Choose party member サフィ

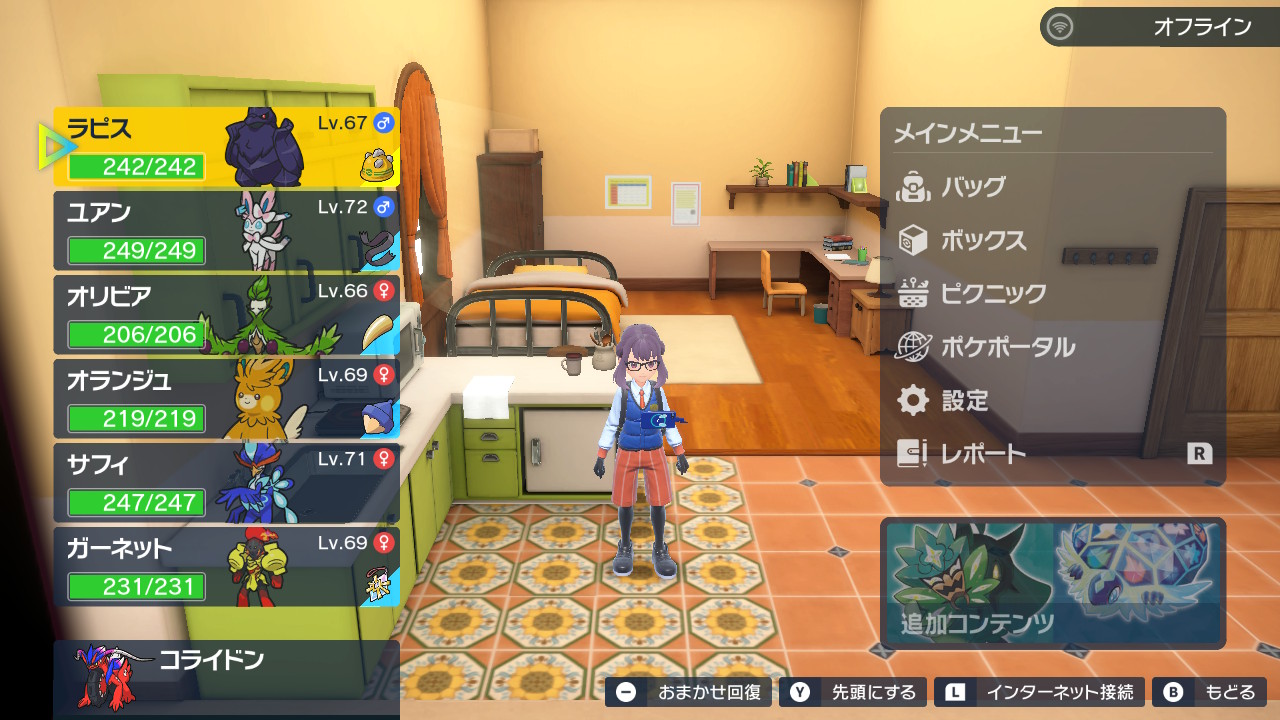point(226,483)
